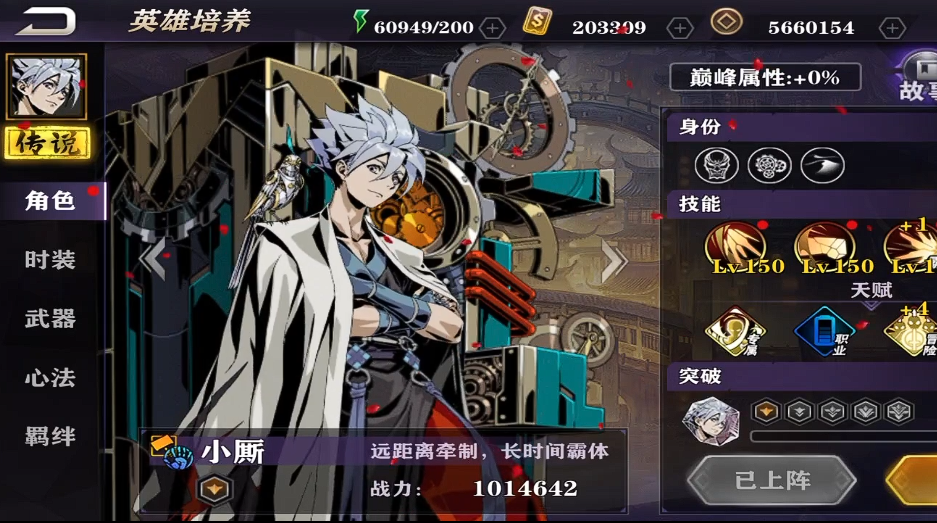Image resolution: width=937 pixels, height=523 pixels.
Task: Select the hero portrait thumbnail
Action: click(x=46, y=87)
